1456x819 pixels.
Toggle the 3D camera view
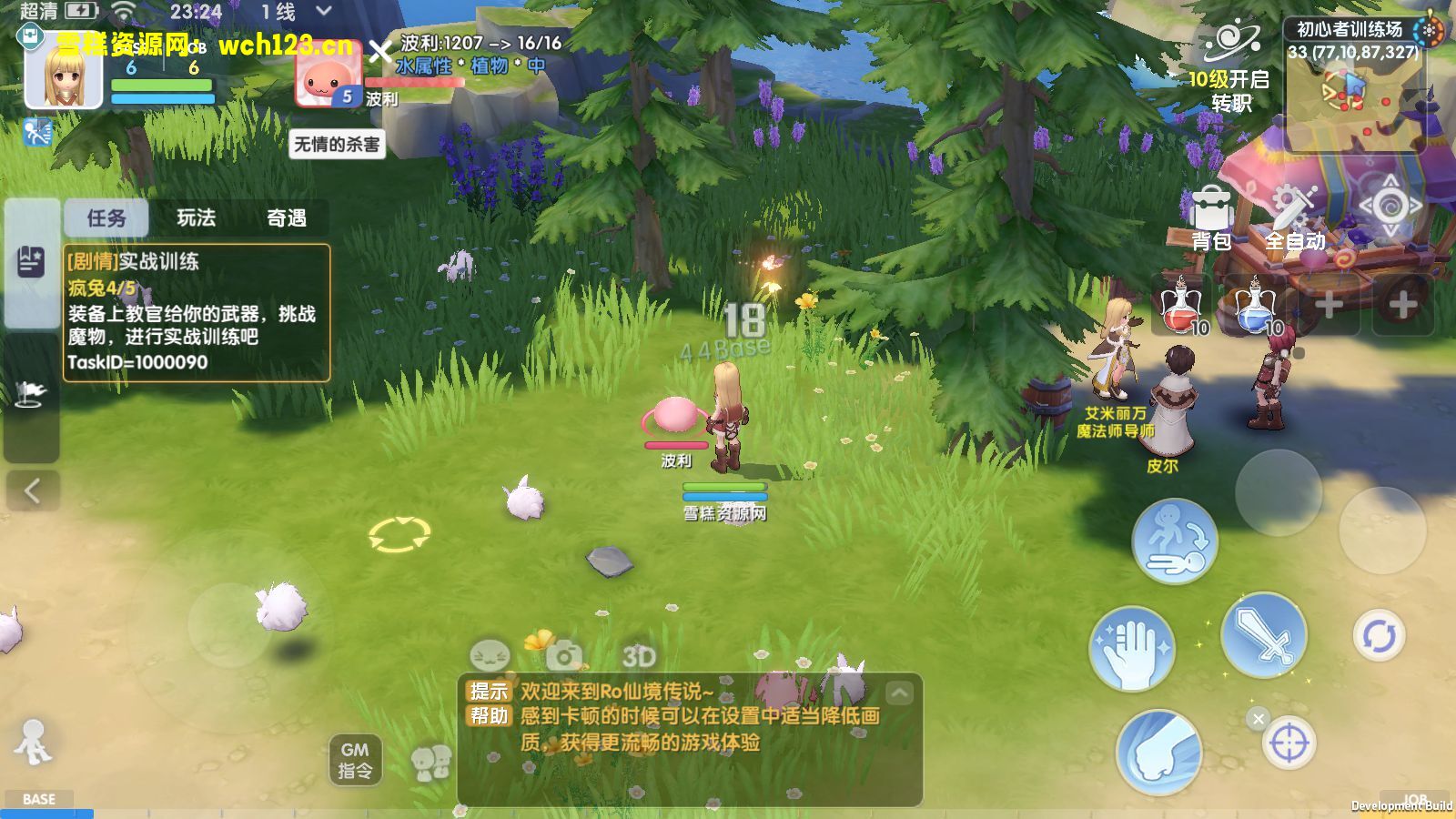[639, 655]
